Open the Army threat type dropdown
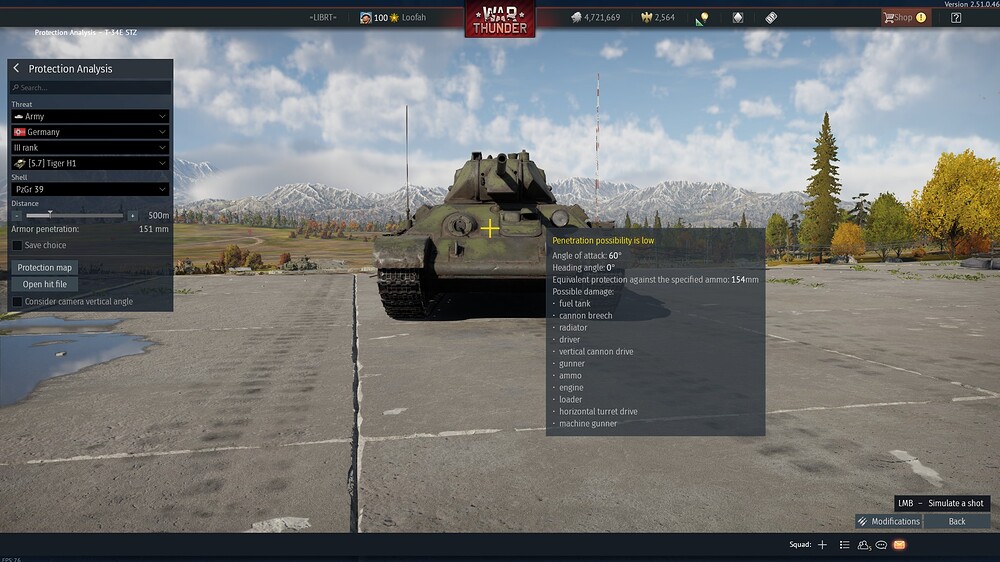 [x=89, y=117]
